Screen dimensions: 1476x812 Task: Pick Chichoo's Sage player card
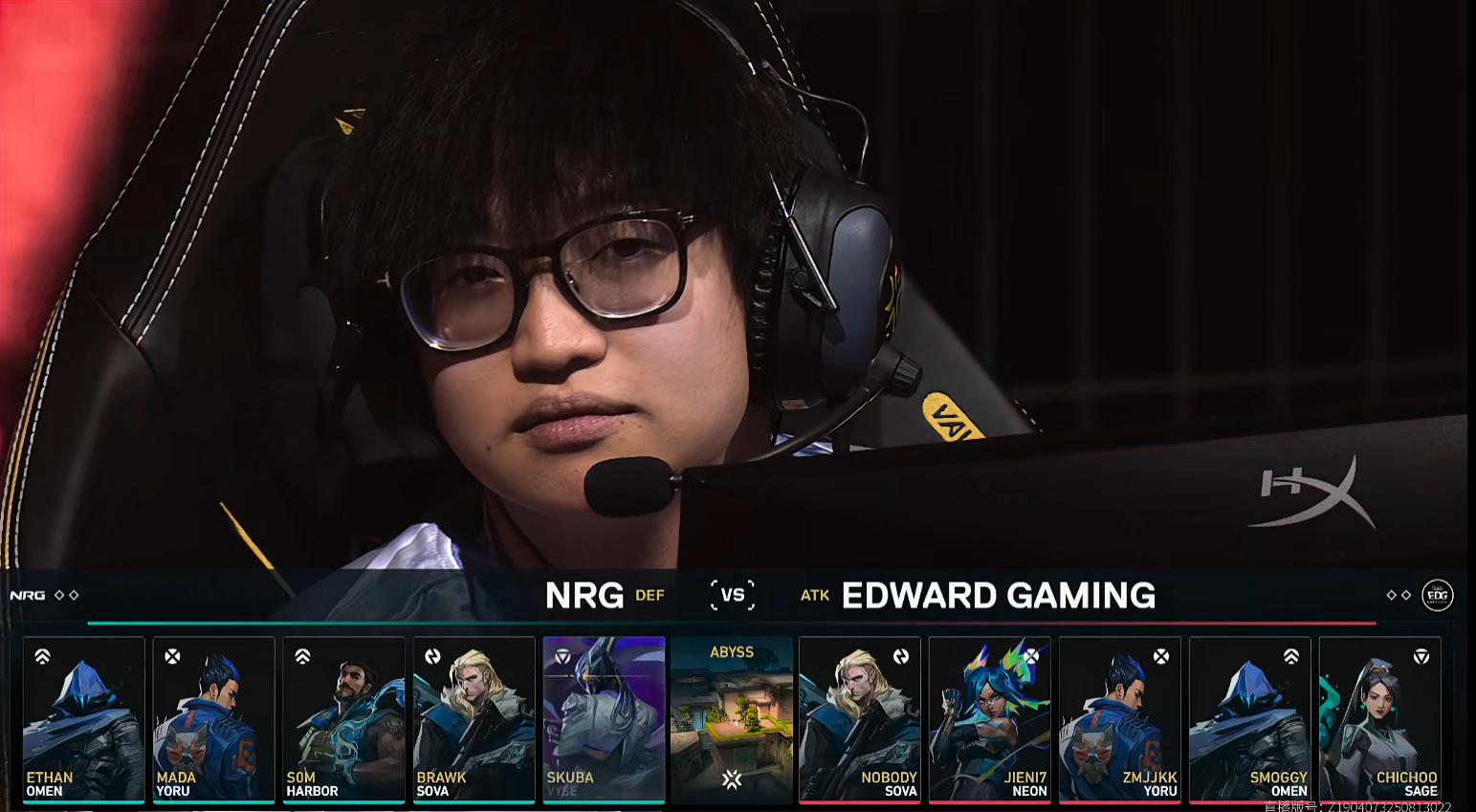pyautogui.click(x=1379, y=719)
